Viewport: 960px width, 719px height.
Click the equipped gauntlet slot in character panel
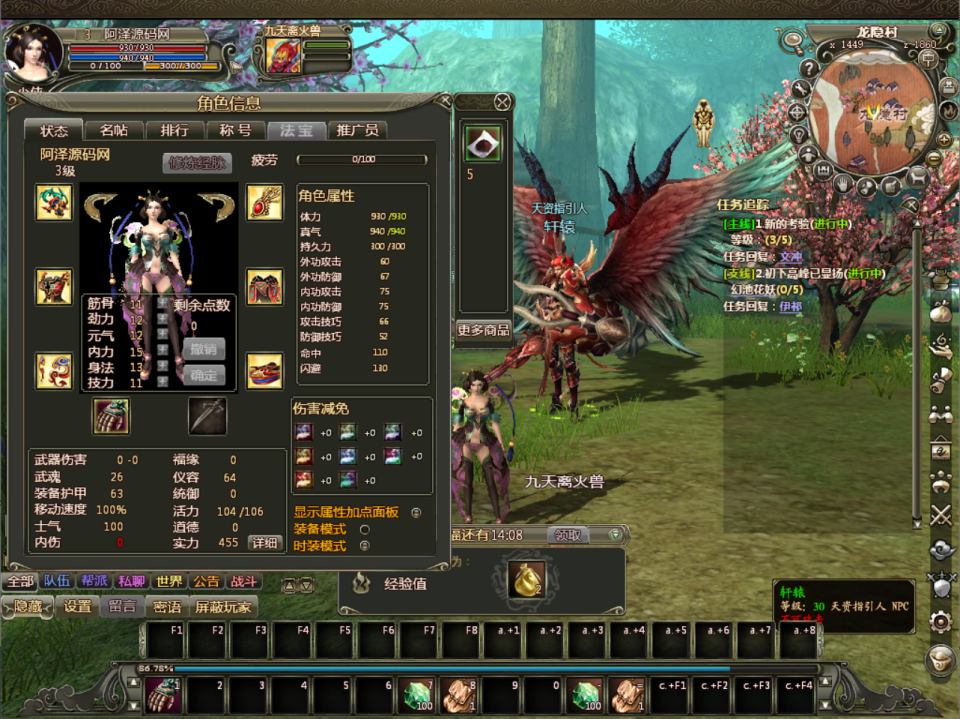pyautogui.click(x=111, y=415)
